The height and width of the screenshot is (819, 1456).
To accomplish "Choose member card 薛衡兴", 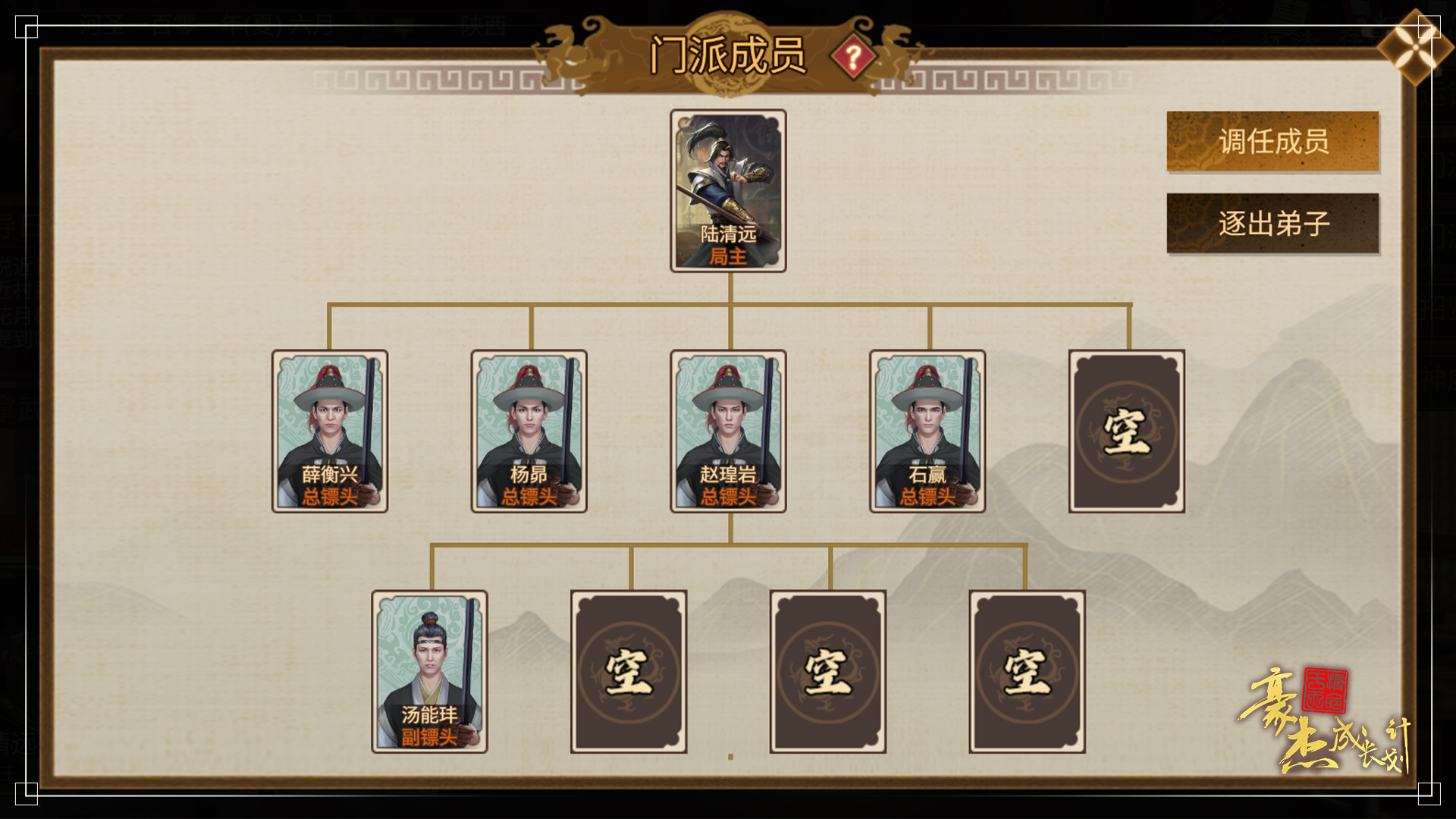I will (330, 431).
